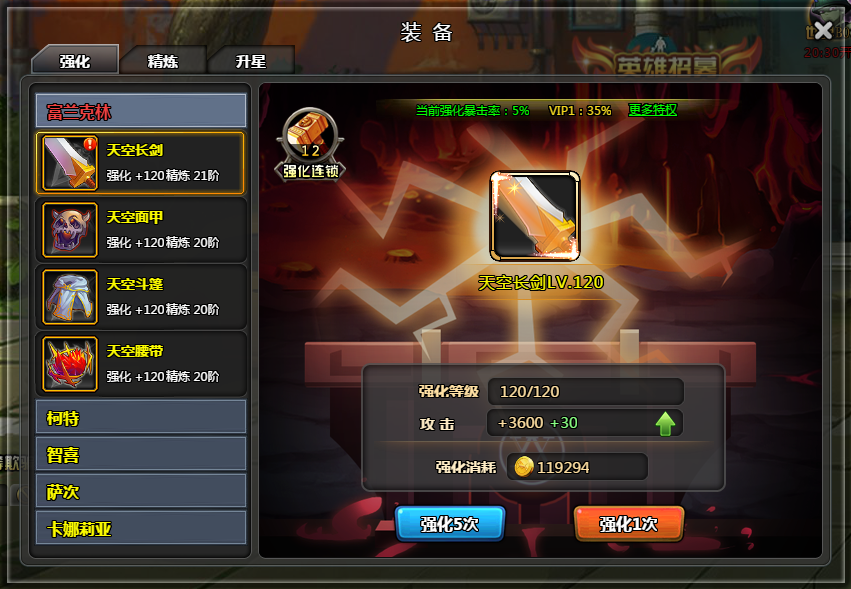The height and width of the screenshot is (589, 851).
Task: Expand hero 智喜 equipment list
Action: 141,454
